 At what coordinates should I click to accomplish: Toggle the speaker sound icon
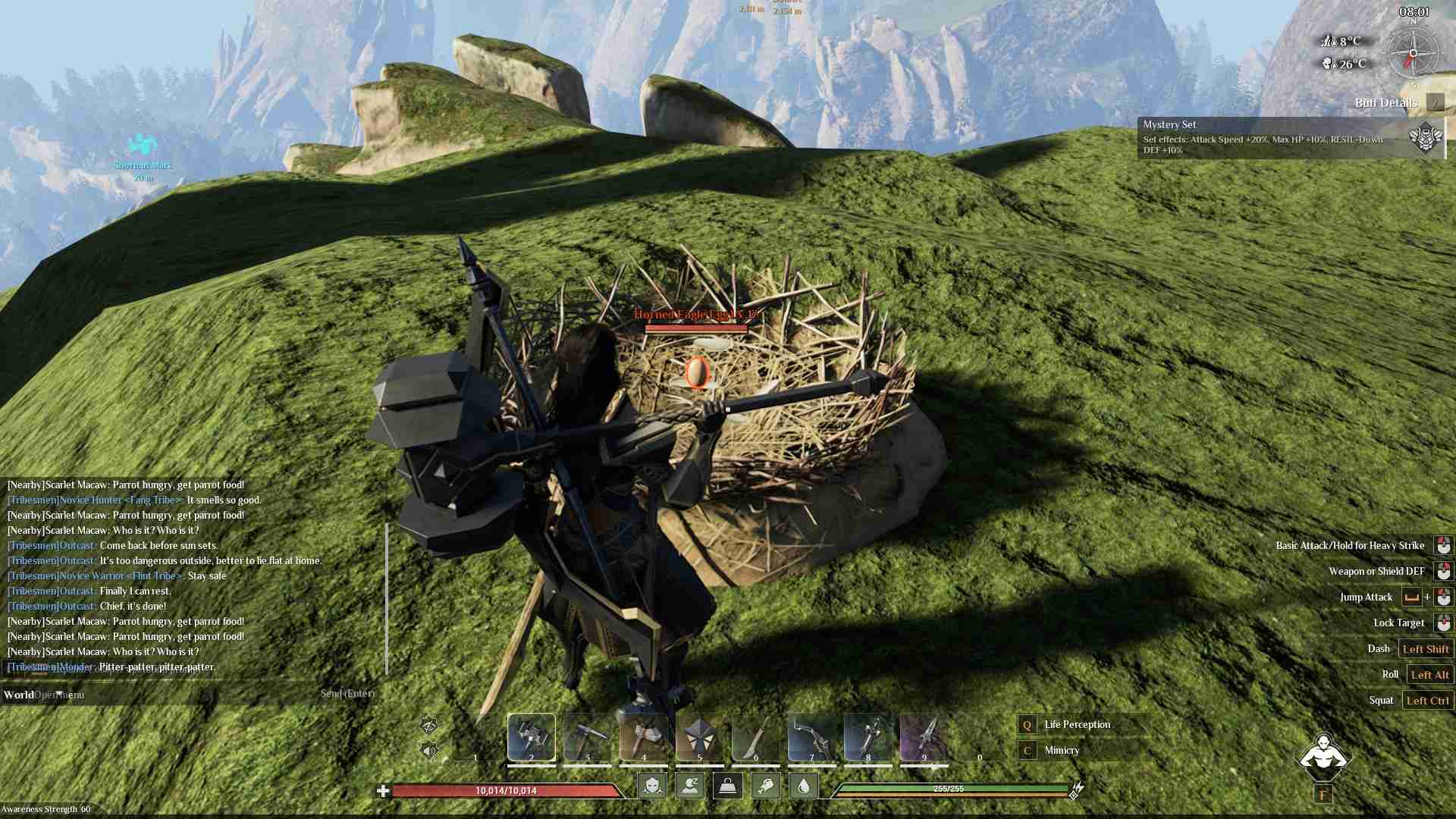(x=428, y=752)
